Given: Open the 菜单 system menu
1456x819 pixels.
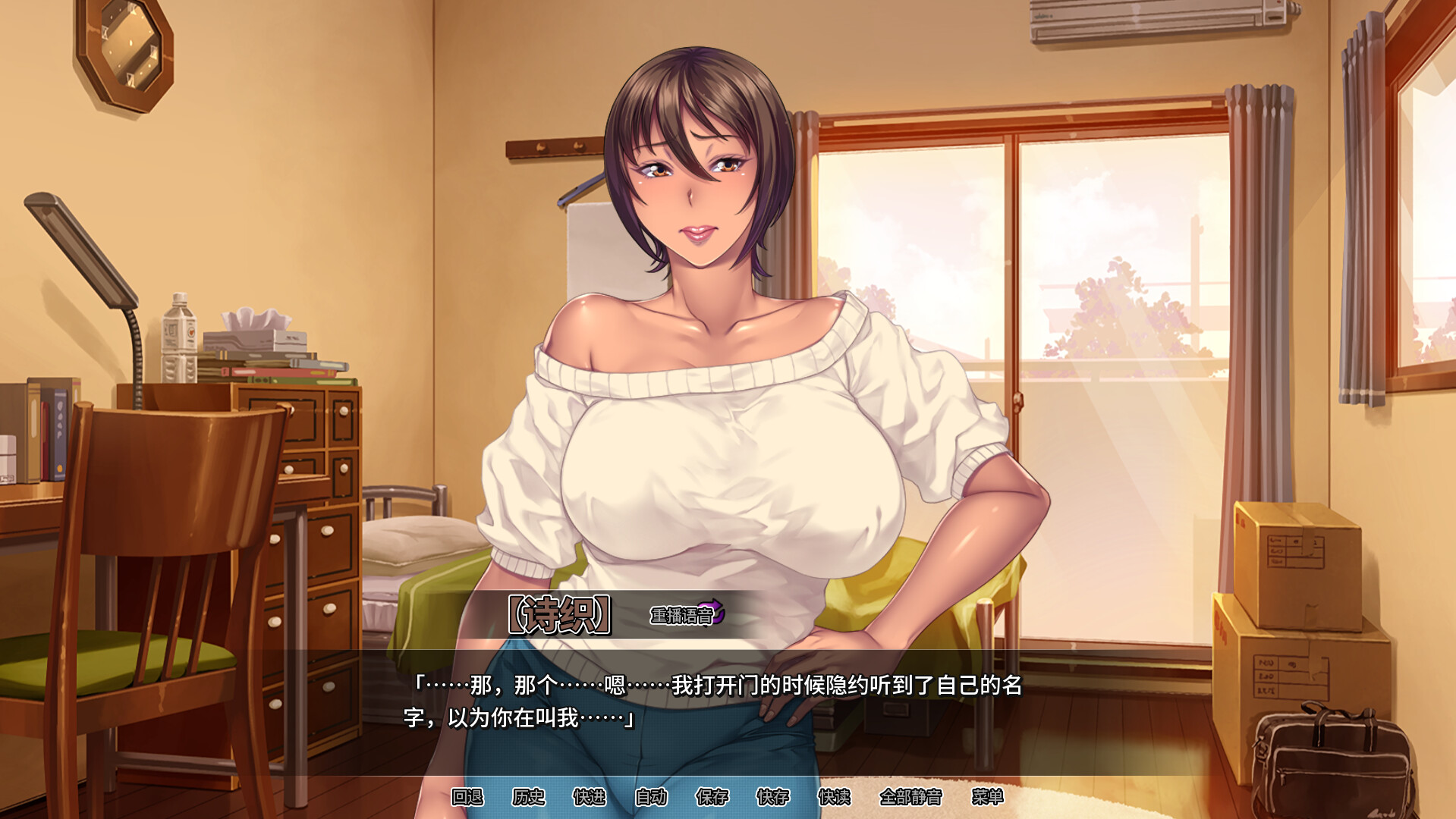Looking at the screenshot, I should click(x=988, y=799).
